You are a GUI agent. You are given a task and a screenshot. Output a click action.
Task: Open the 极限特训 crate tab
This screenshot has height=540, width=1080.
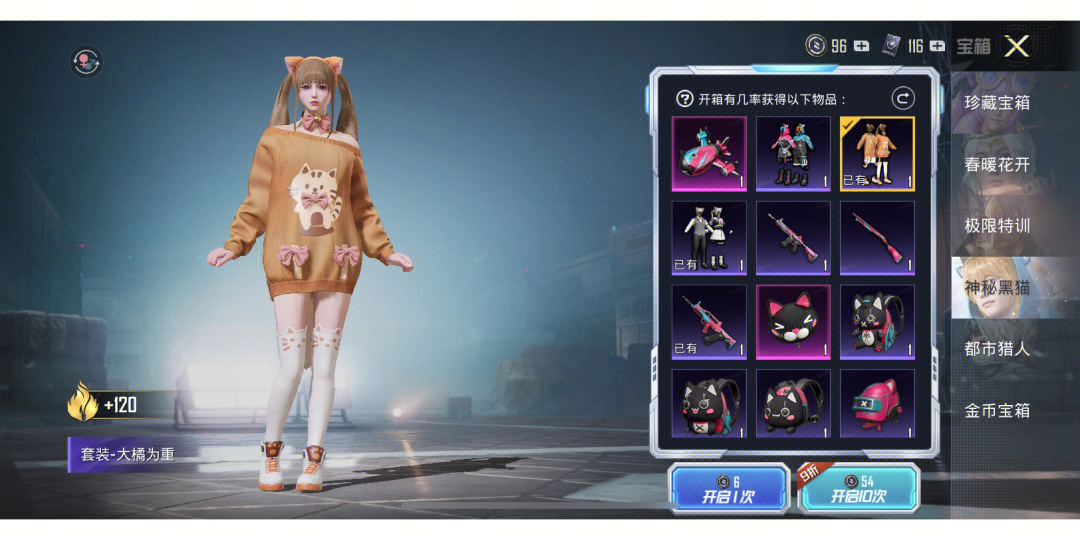pyautogui.click(x=997, y=225)
